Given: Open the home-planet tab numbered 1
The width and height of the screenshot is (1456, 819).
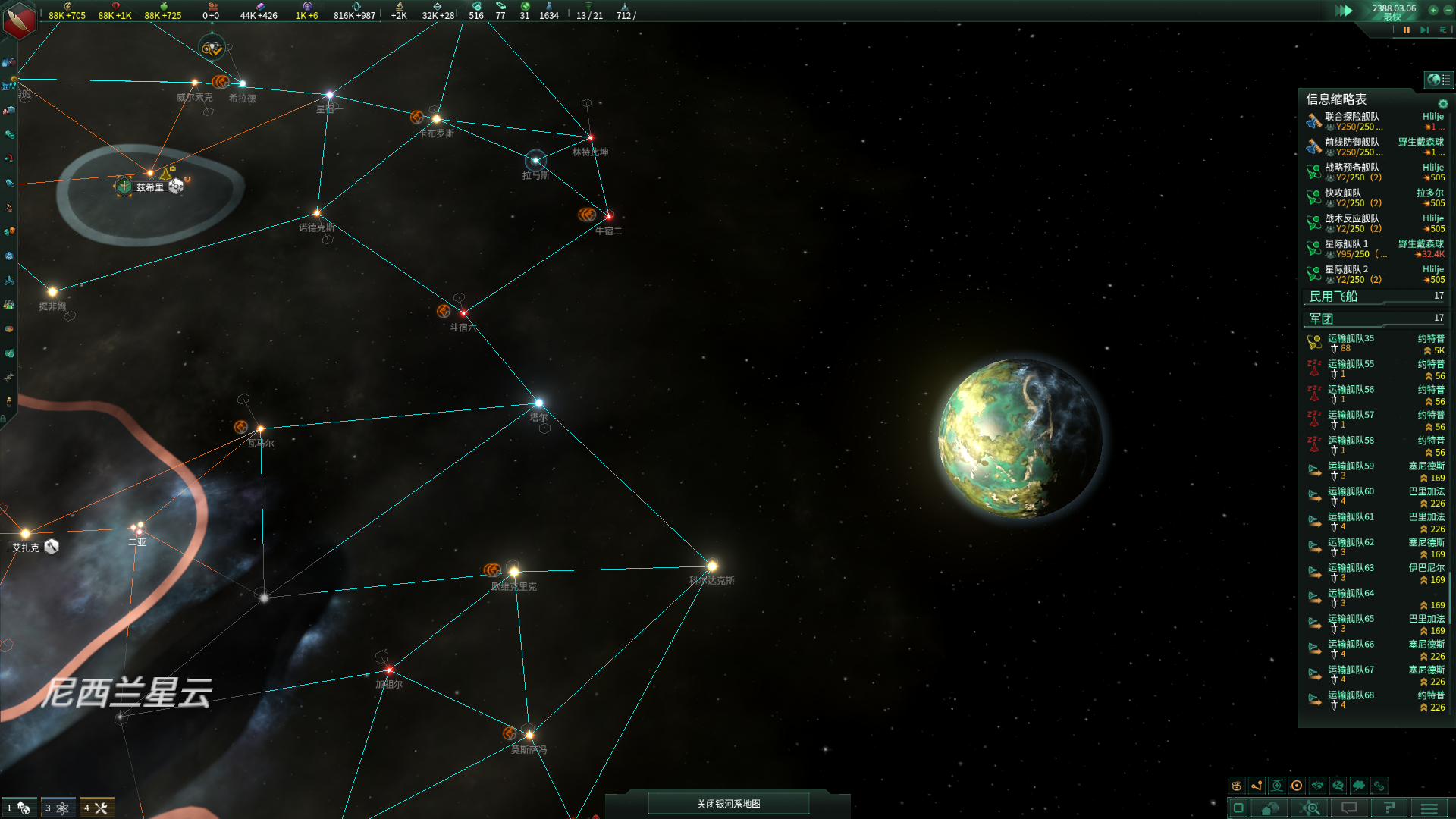Looking at the screenshot, I should point(18,808).
